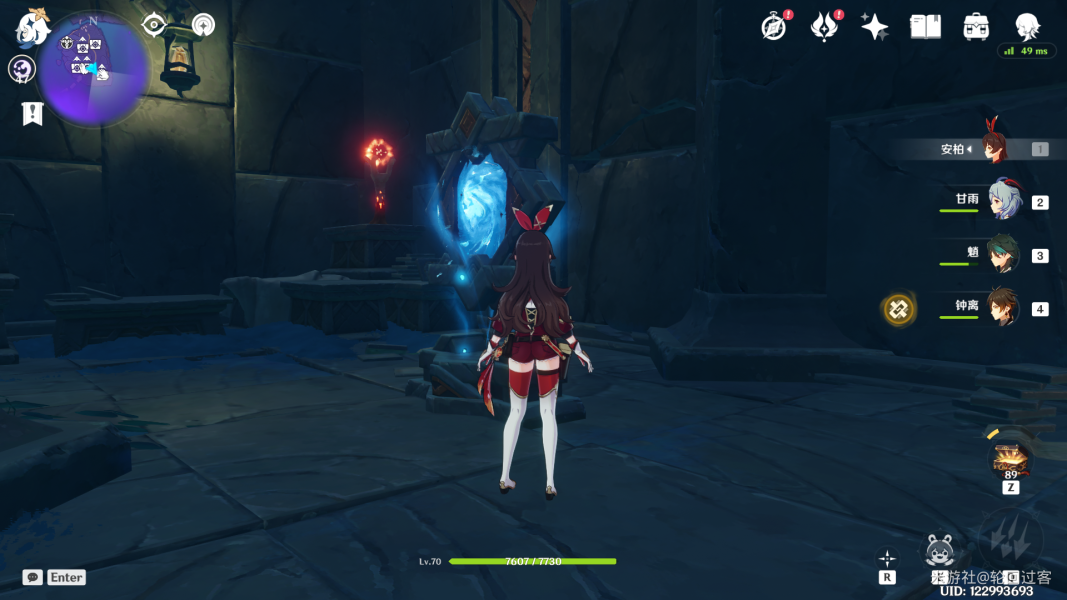Click the purple crescent moon icon
The width and height of the screenshot is (1067, 600).
(x=22, y=69)
